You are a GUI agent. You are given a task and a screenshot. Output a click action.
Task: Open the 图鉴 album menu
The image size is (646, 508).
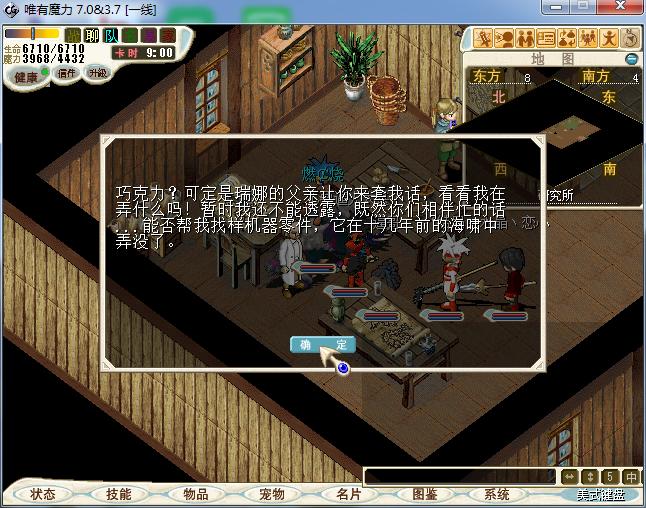424,494
